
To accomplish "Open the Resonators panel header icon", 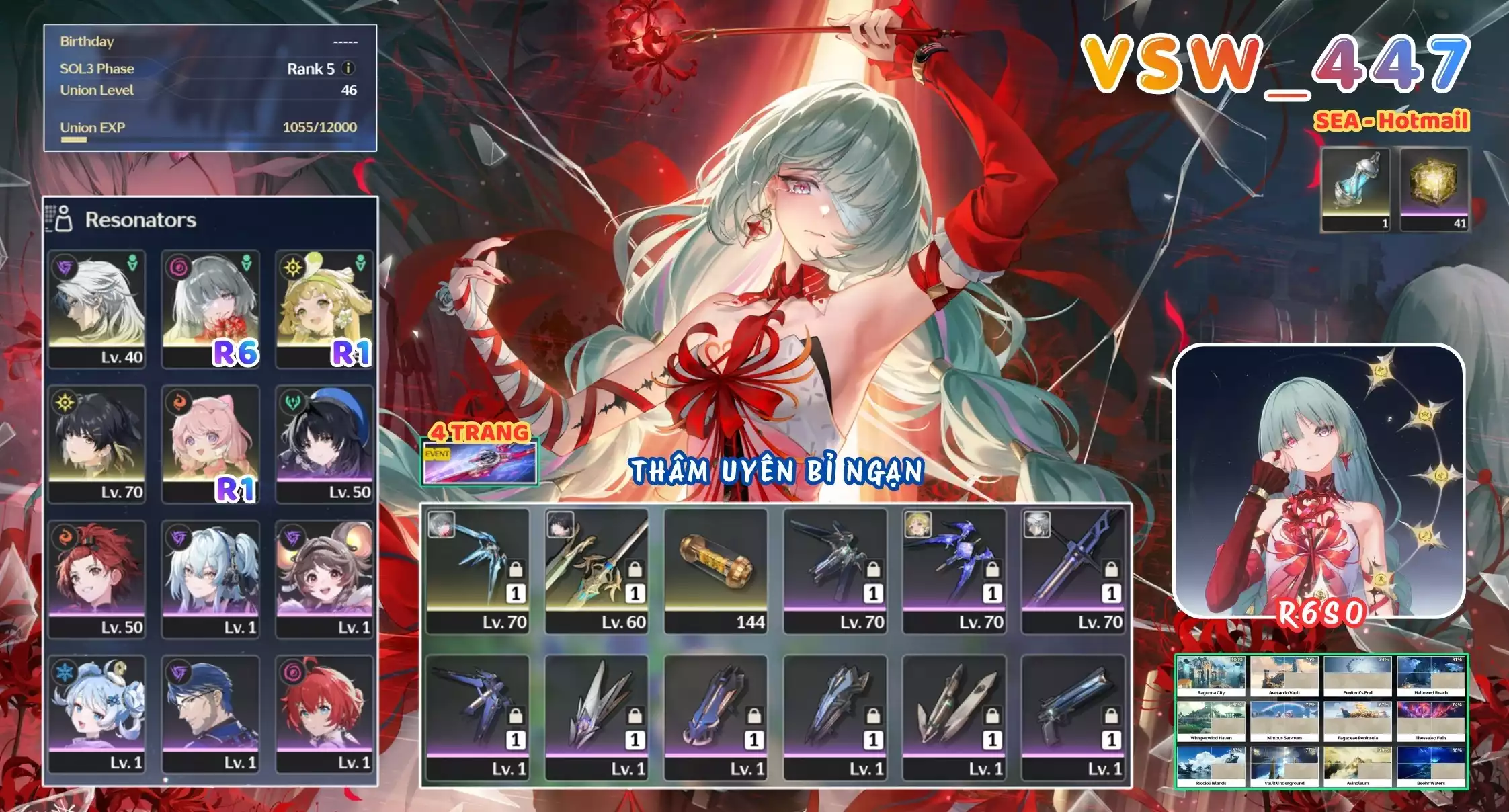I will point(58,218).
